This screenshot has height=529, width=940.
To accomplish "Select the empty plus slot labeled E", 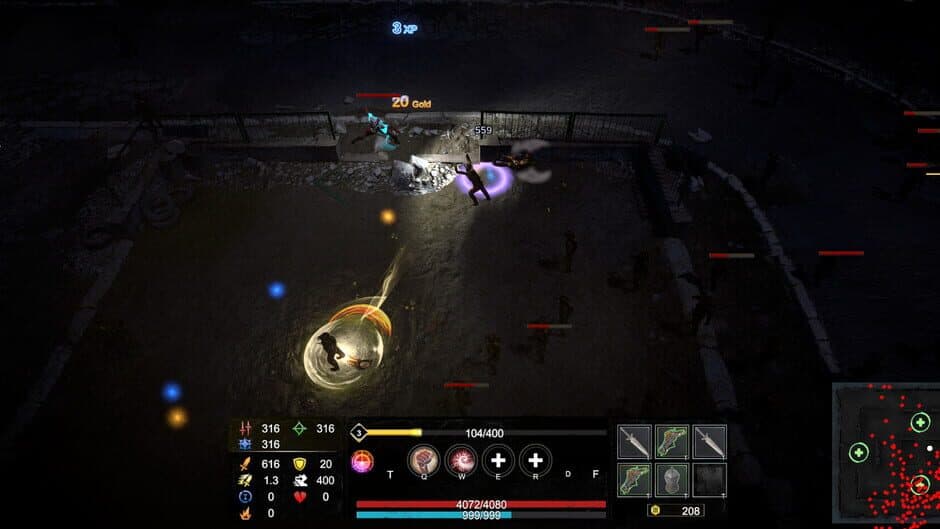I will click(498, 460).
